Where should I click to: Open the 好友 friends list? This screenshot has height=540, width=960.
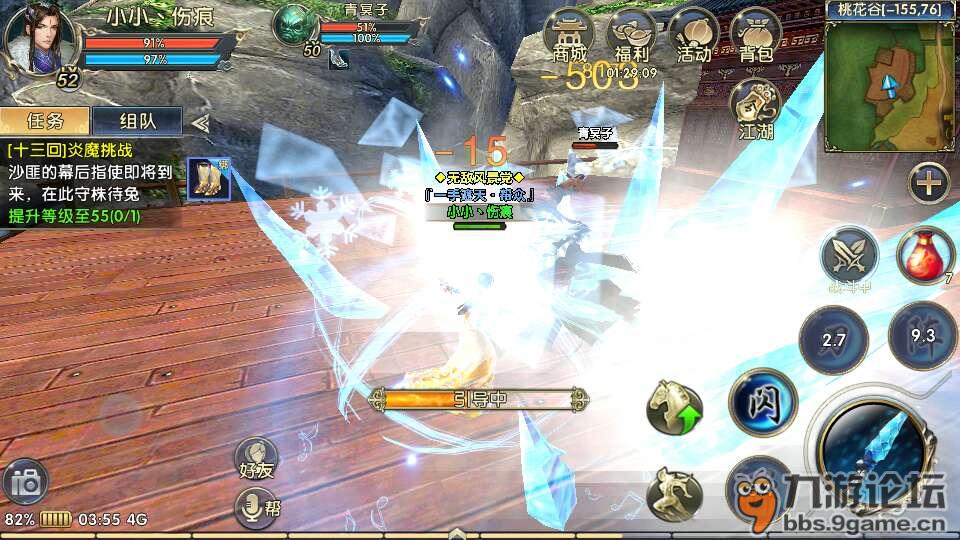[x=257, y=459]
